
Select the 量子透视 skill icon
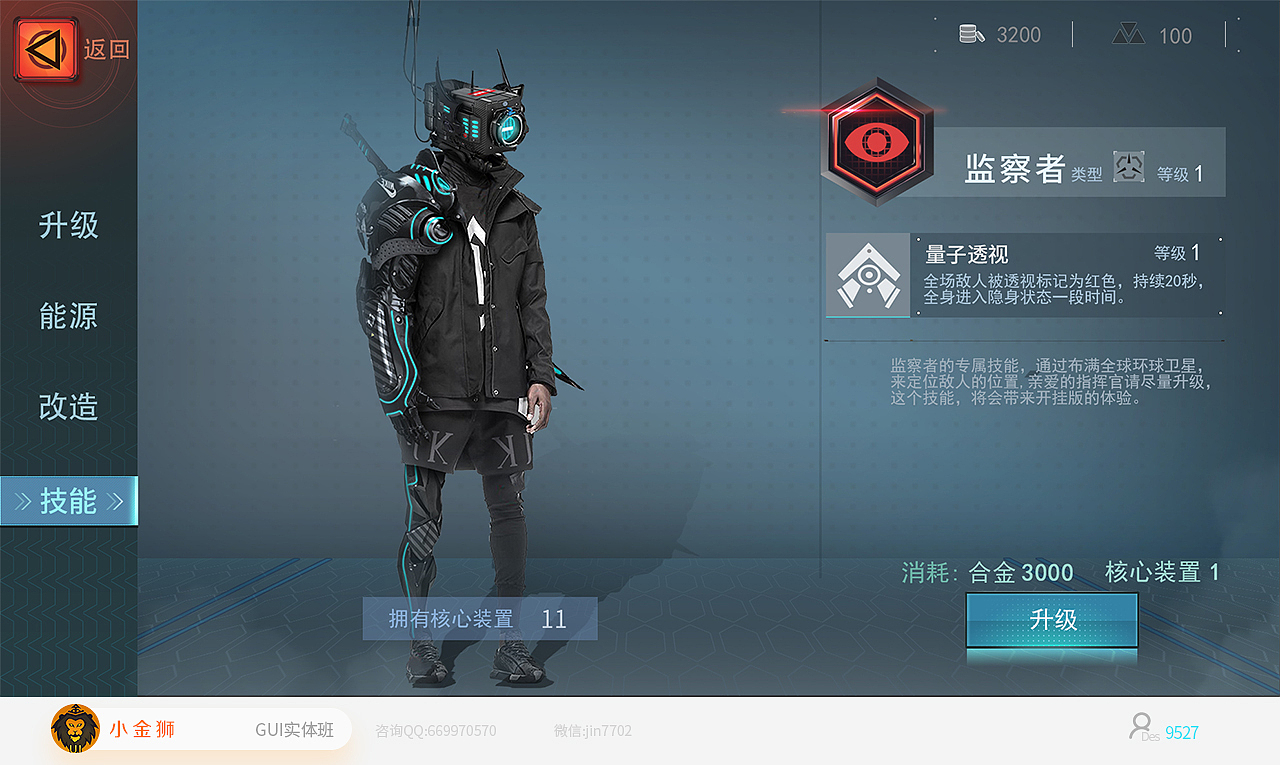point(866,275)
